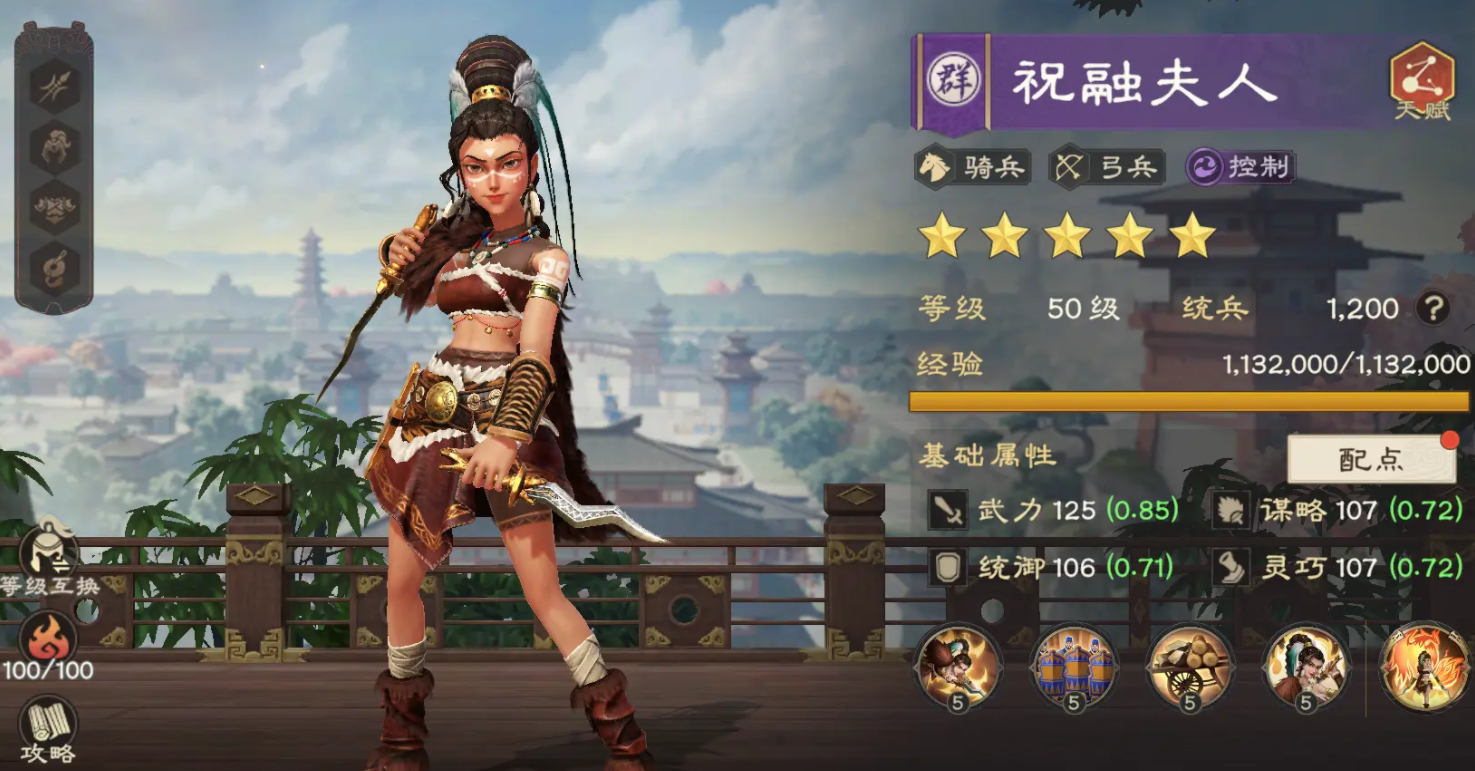Select the first skill icon in bottom row
The height and width of the screenshot is (771, 1475).
956,668
